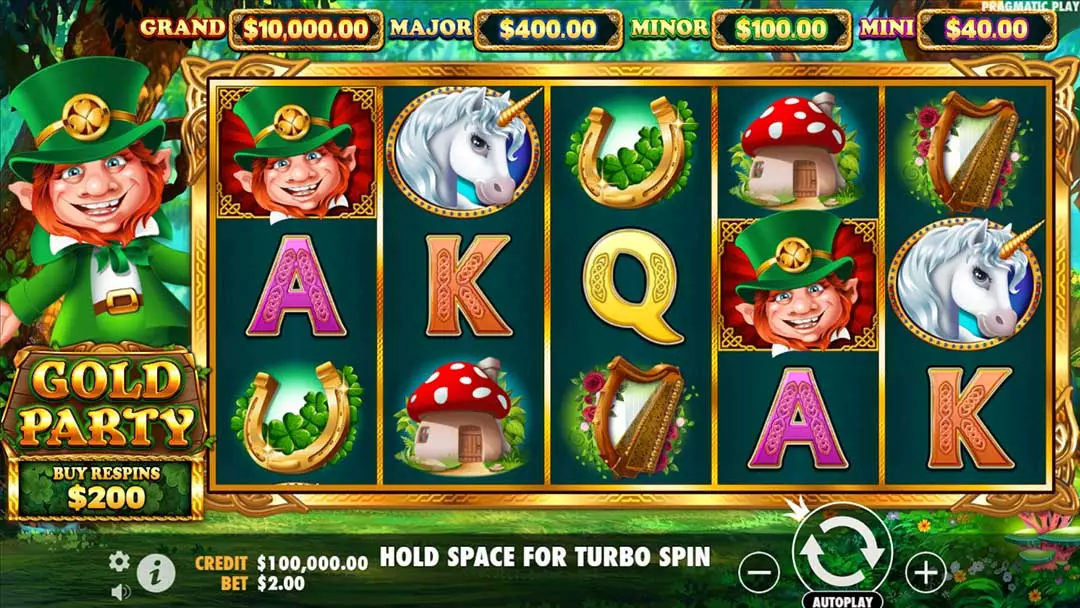Increase the bet with the plus button
Image resolution: width=1080 pixels, height=608 pixels.
coord(926,572)
